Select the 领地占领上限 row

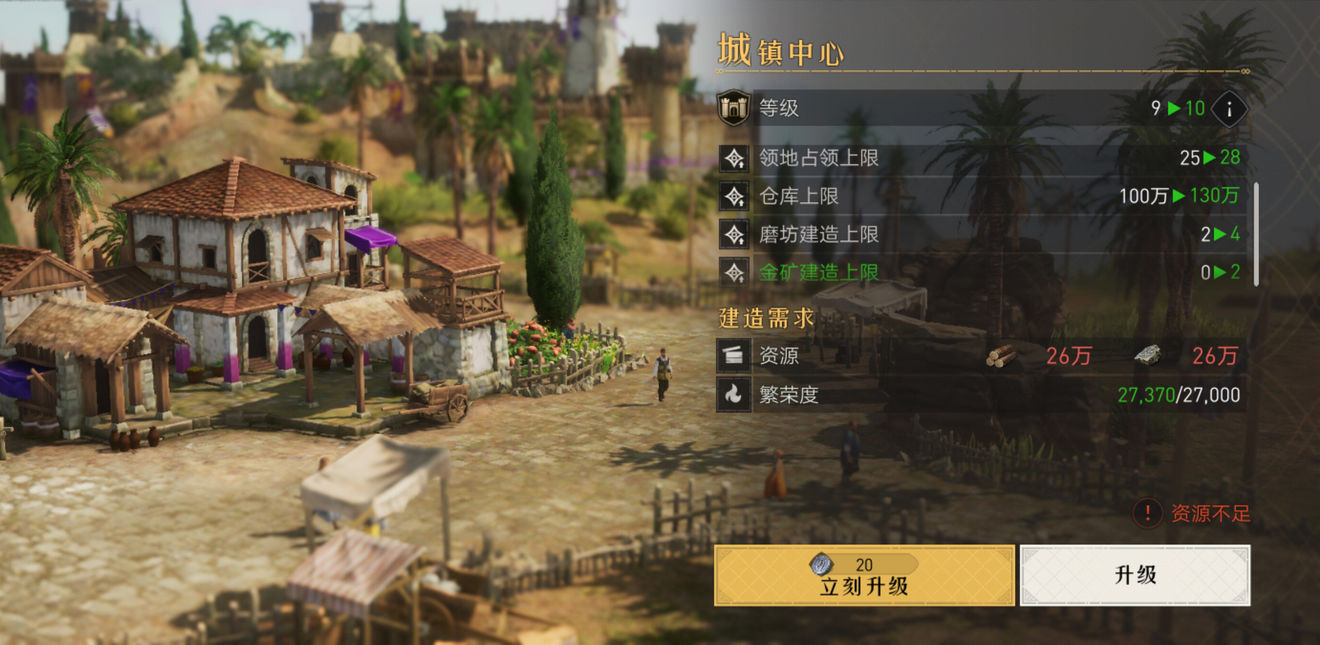point(982,158)
